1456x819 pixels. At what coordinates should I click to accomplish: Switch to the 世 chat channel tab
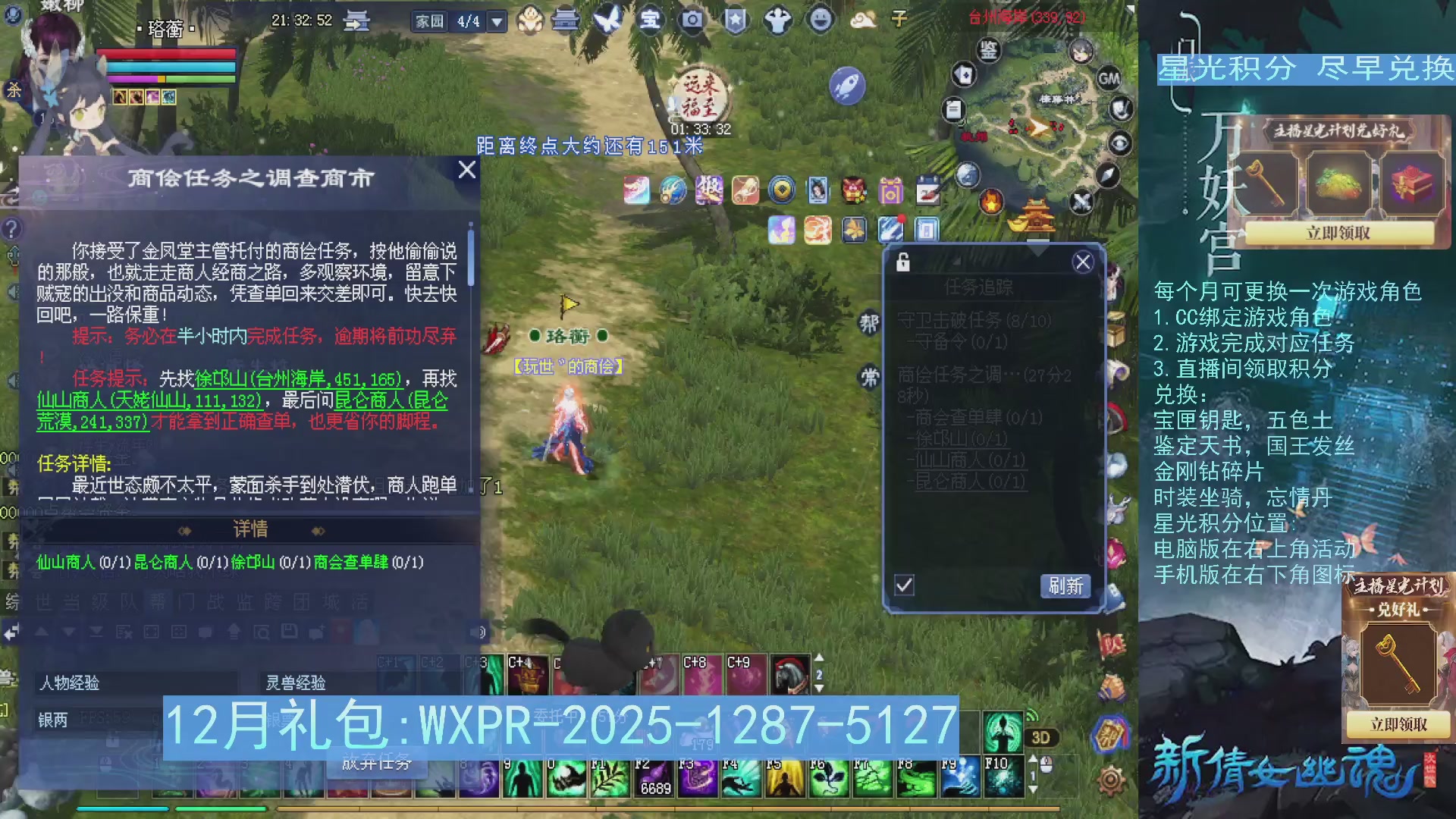coord(44,601)
